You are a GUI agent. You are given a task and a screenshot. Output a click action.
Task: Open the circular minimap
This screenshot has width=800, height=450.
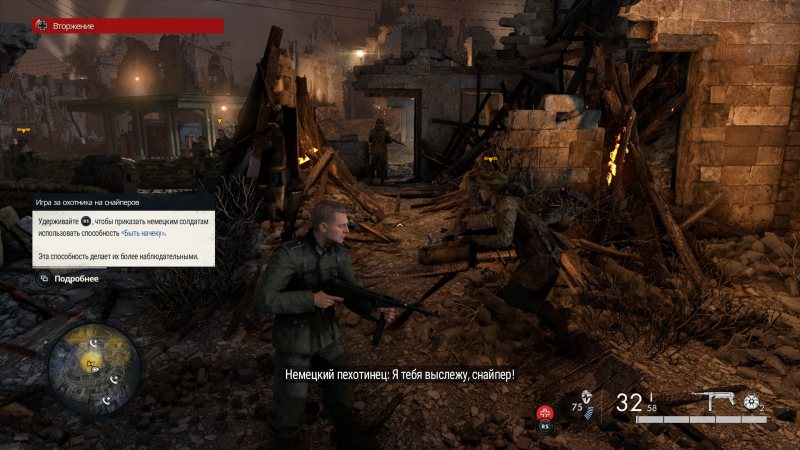coord(94,367)
